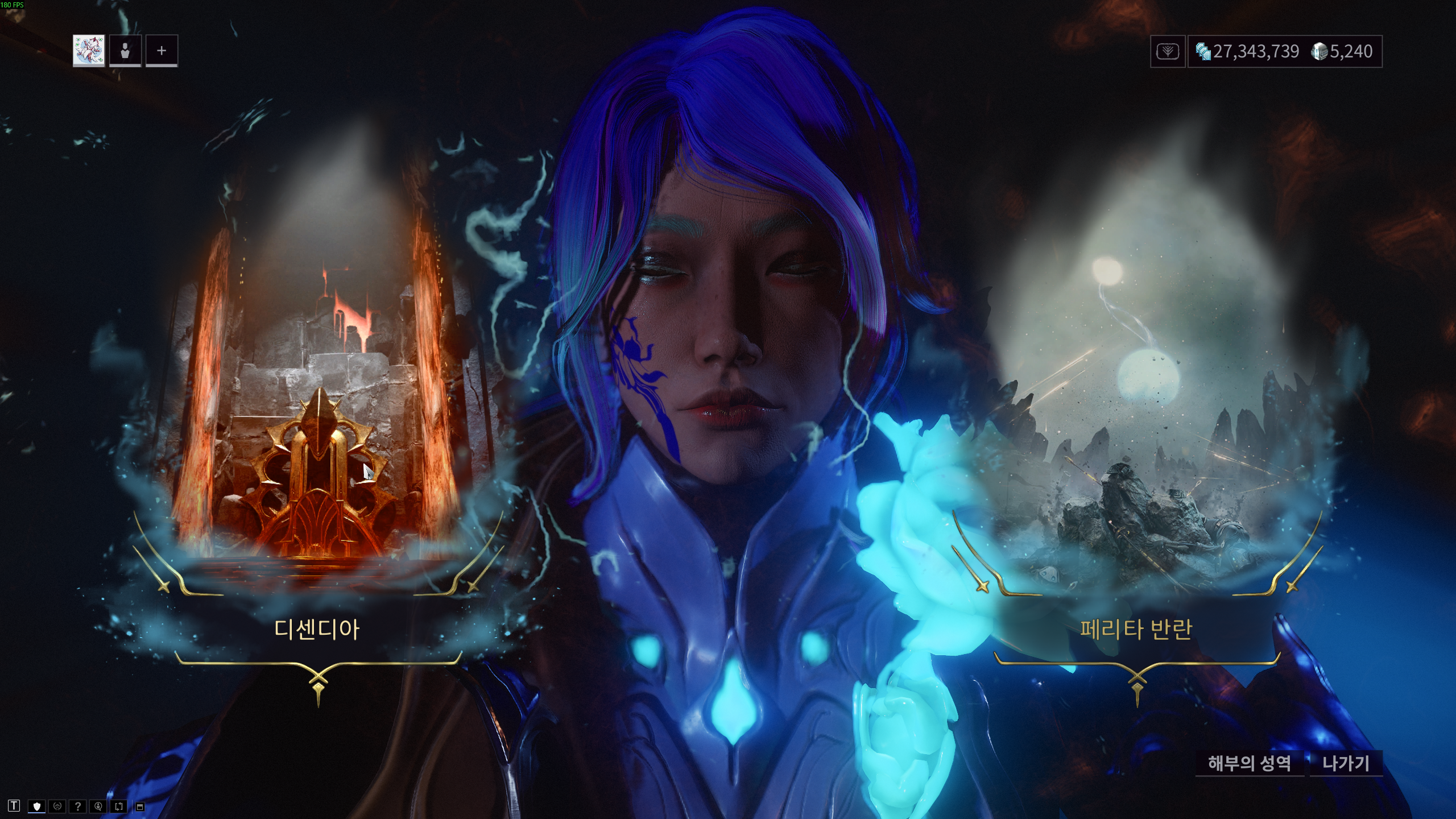Switch to the trade arrows chat tab
Image resolution: width=1456 pixels, height=819 pixels.
119,806
